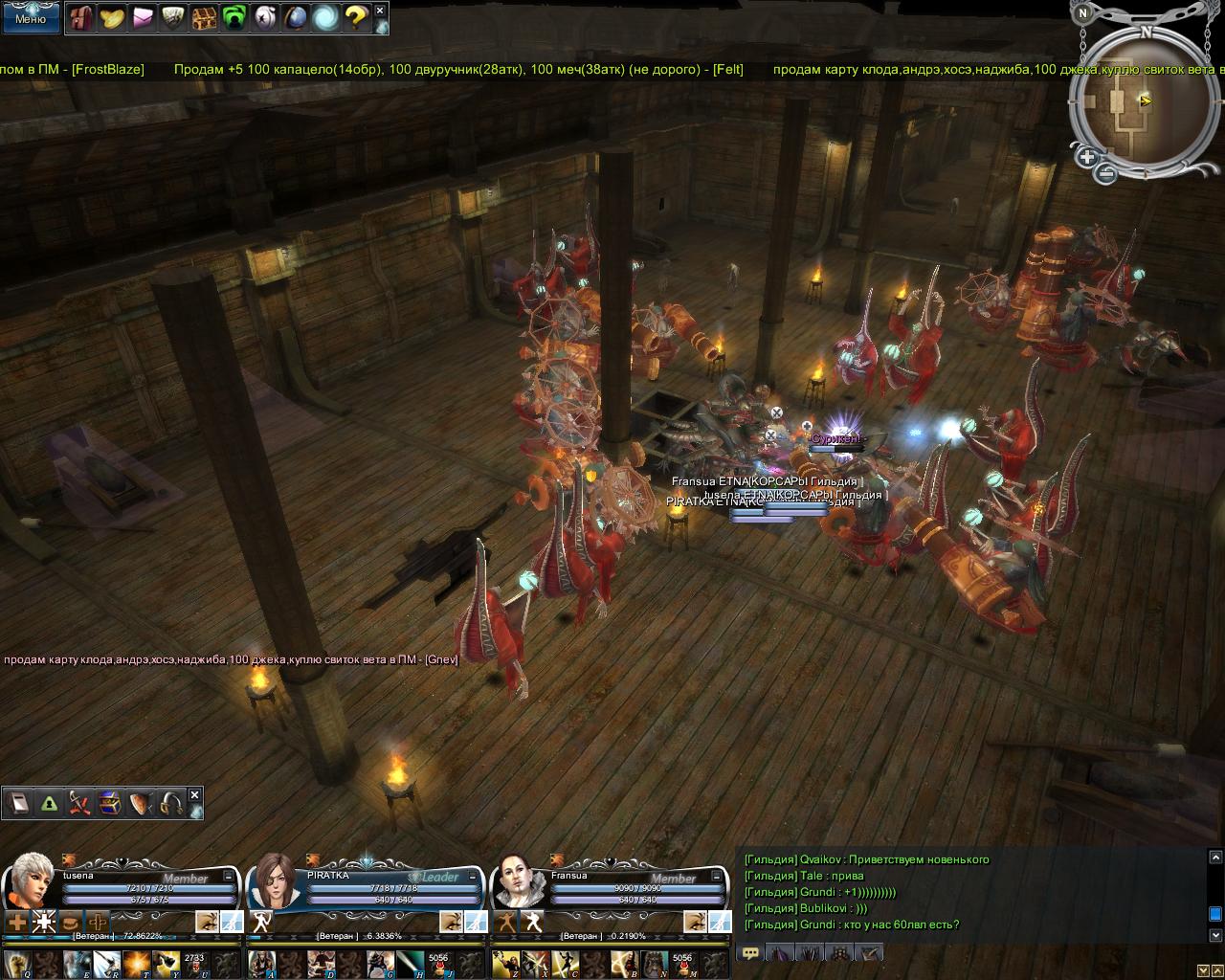
Task: Zoom in the minimap with plus button
Action: (1087, 156)
